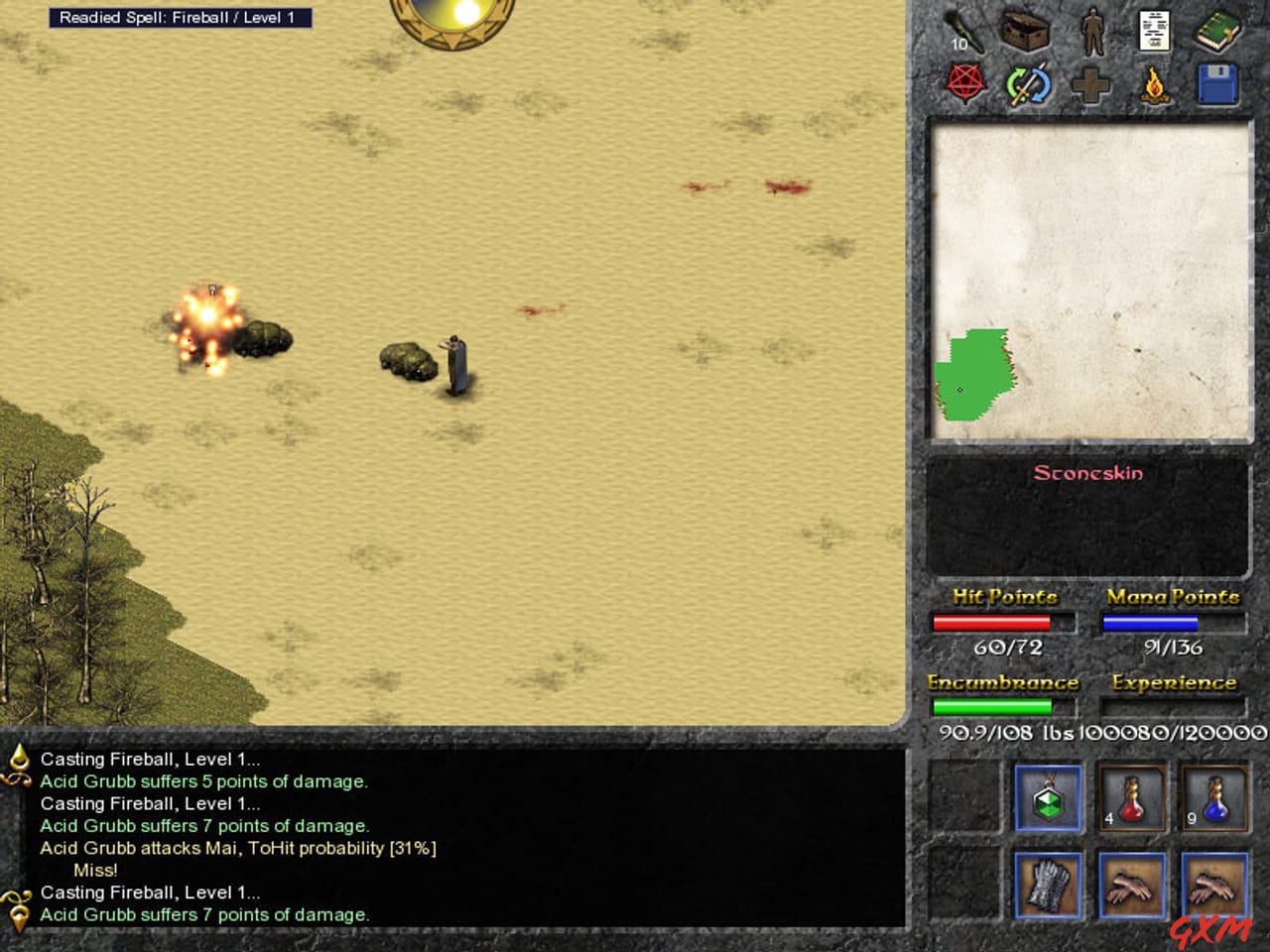
Task: Use the blue mana potion showing 9
Action: click(1214, 798)
